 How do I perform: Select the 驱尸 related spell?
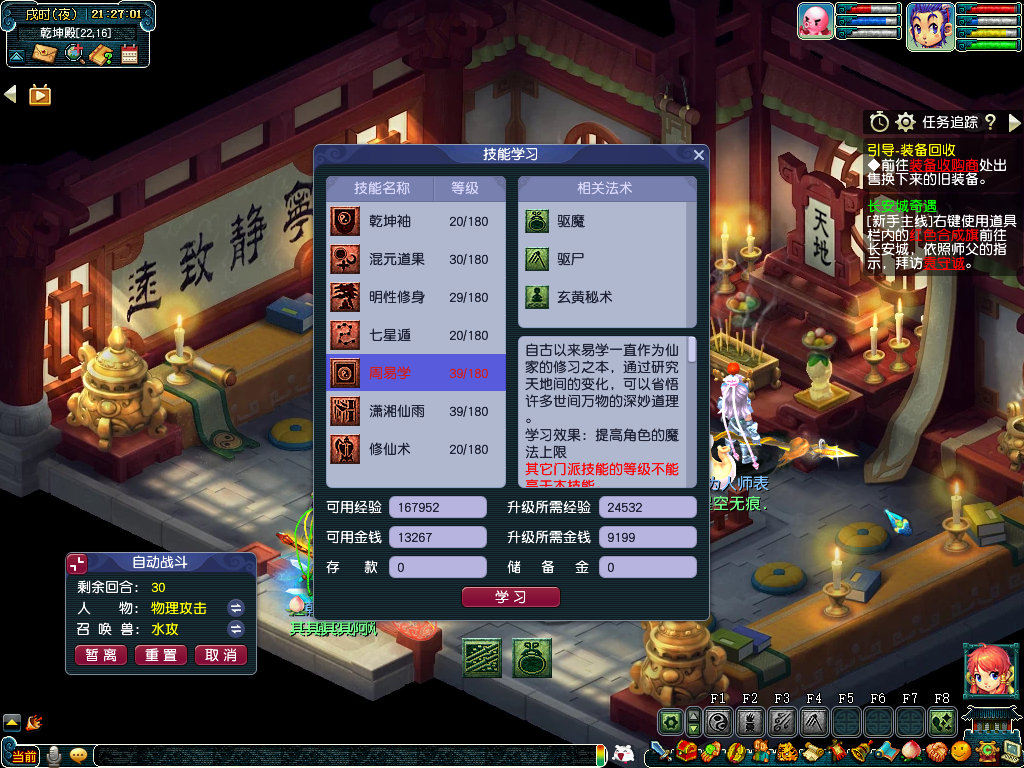[570, 259]
